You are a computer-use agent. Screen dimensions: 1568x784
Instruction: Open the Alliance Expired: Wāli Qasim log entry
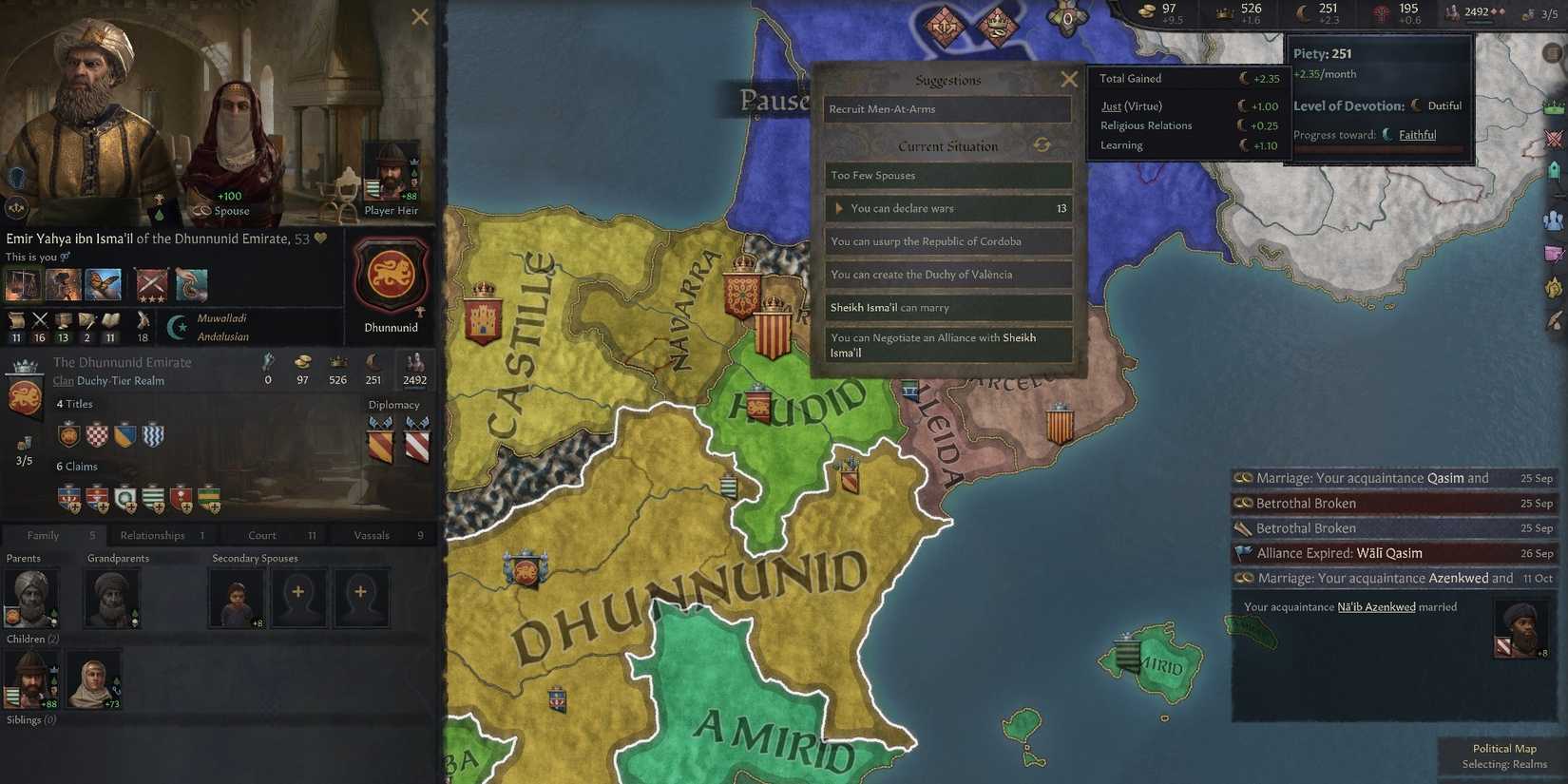coord(1342,552)
